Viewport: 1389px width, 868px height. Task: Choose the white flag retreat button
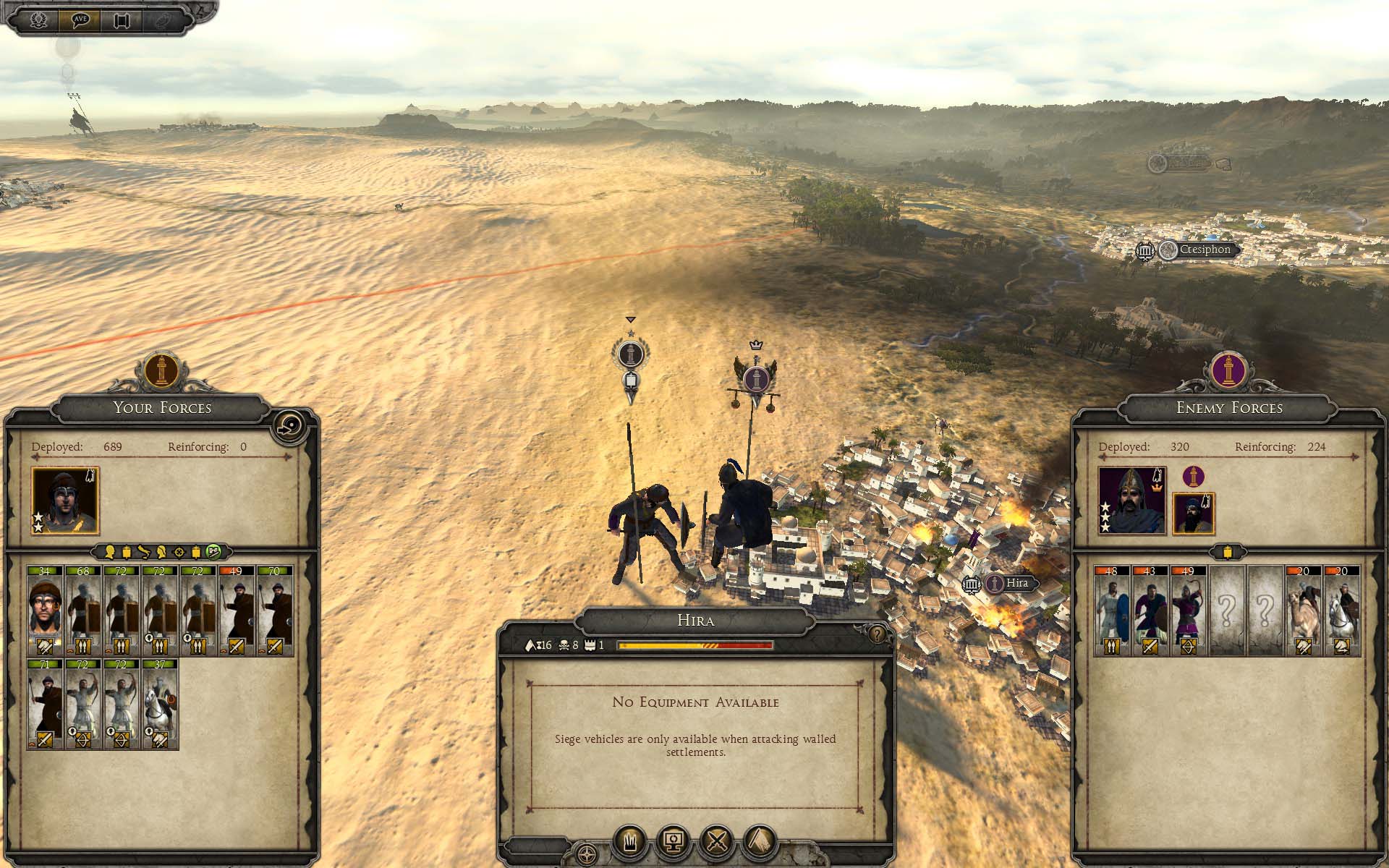pos(629,841)
